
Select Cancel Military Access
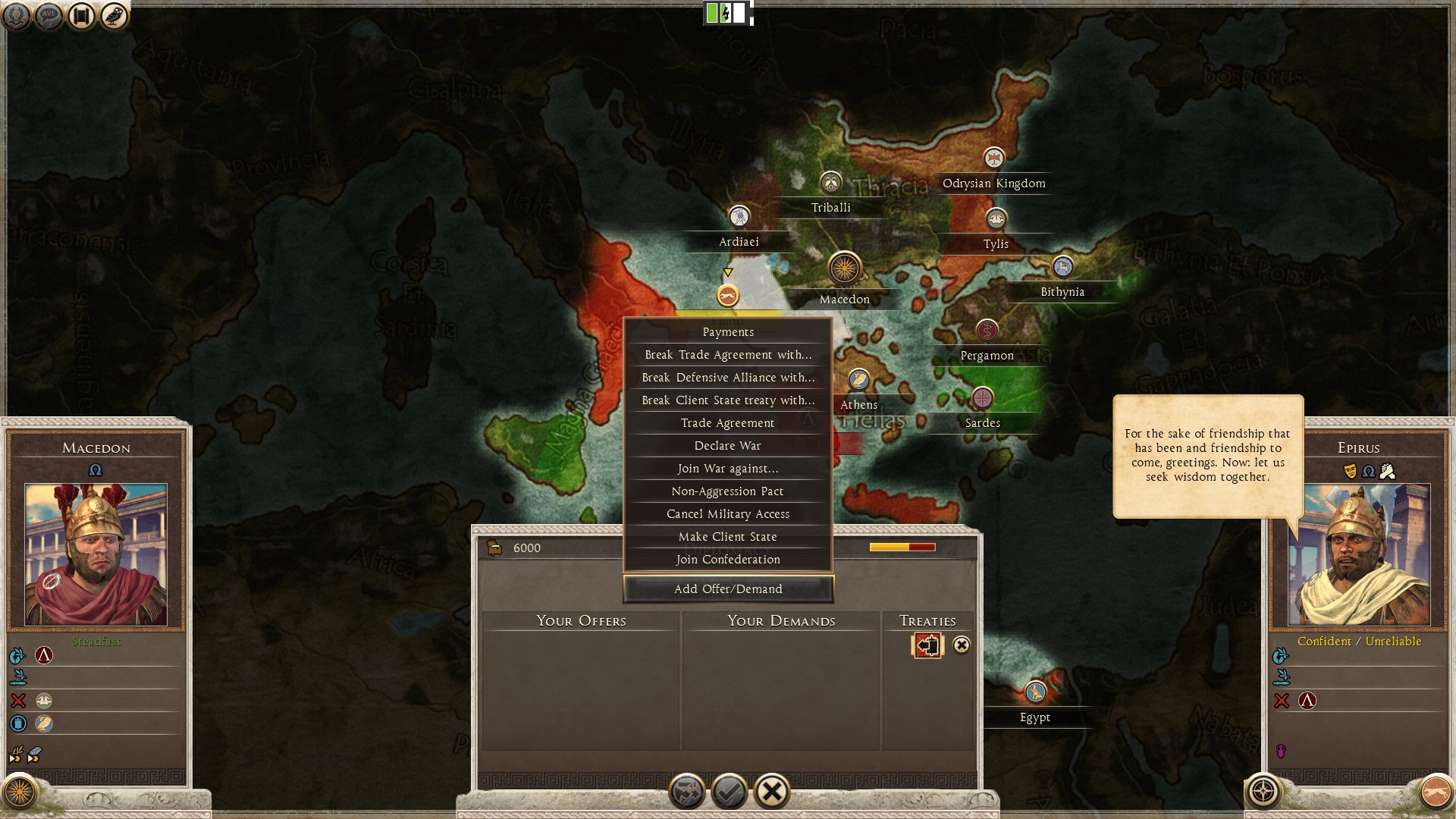[728, 514]
